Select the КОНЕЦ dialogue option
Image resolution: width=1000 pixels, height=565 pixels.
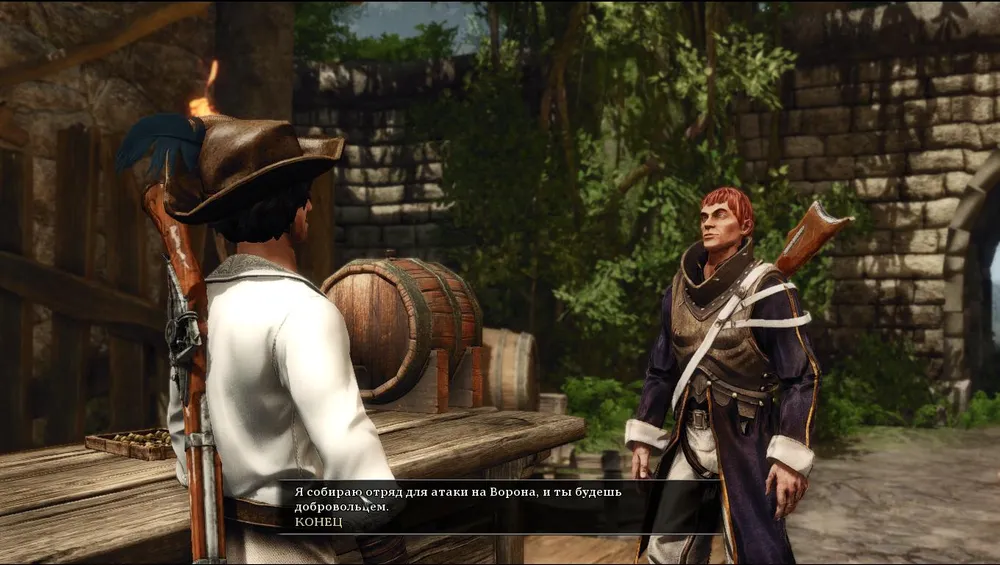pyautogui.click(x=318, y=522)
